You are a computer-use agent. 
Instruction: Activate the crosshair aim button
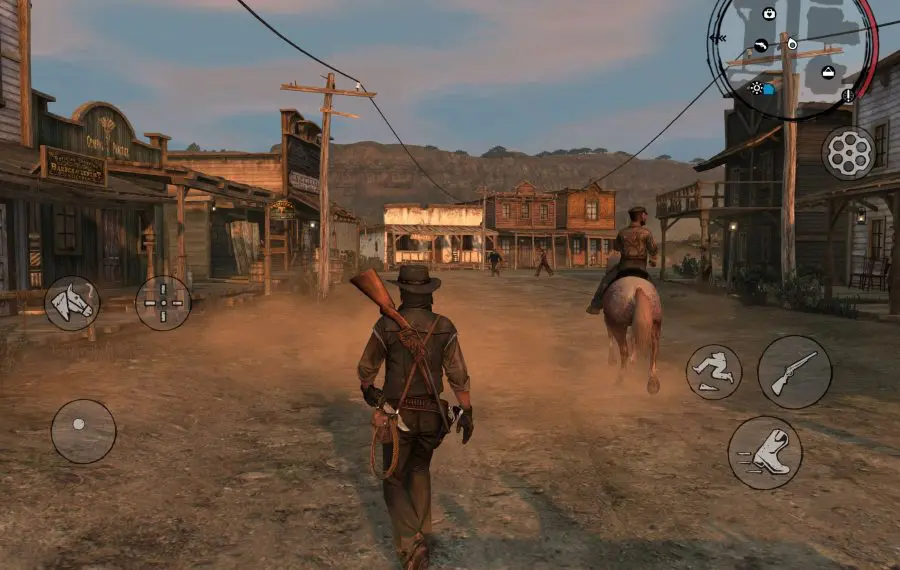(x=163, y=303)
